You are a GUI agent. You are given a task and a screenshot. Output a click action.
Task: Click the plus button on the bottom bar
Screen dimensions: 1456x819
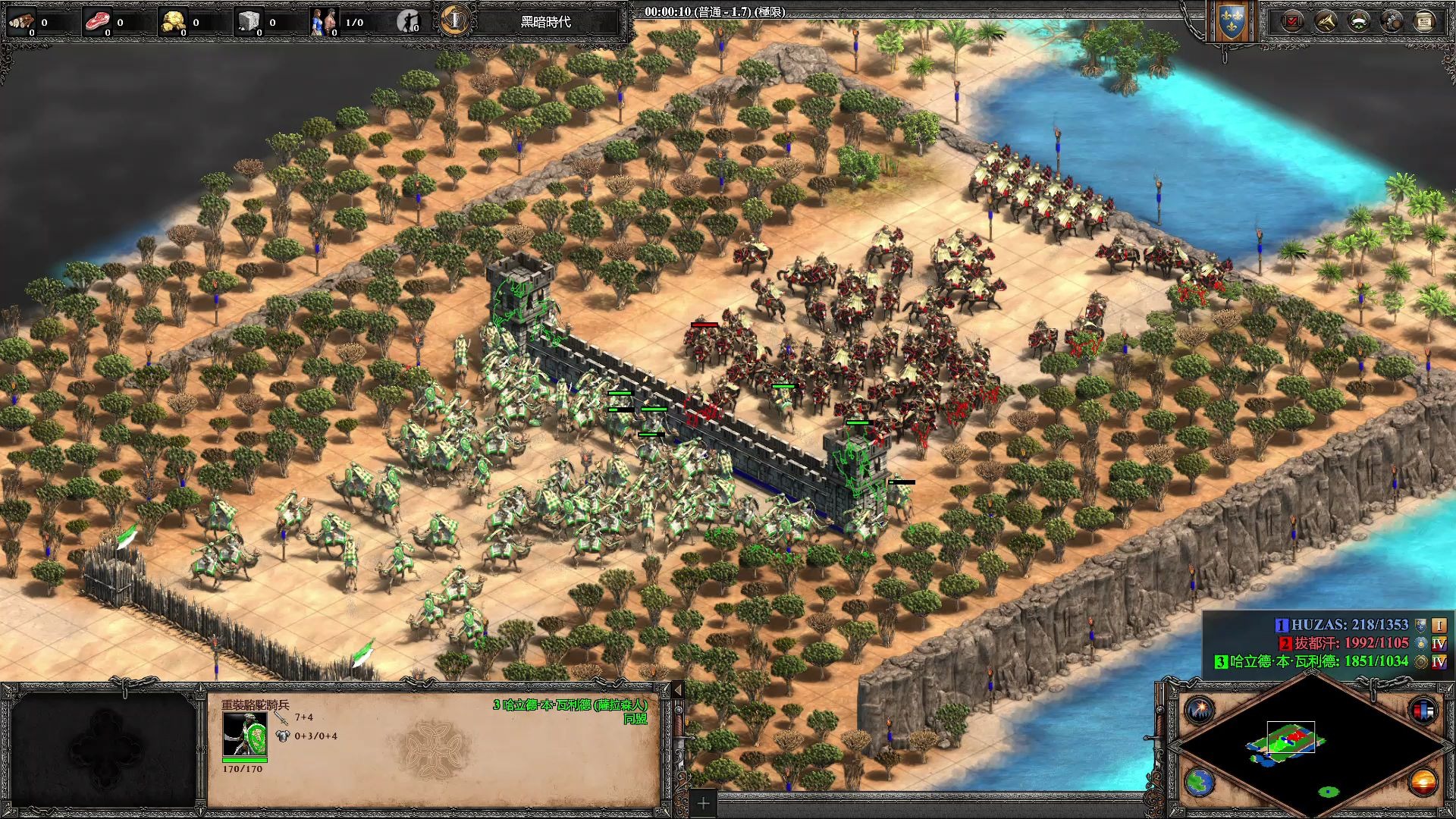(703, 803)
